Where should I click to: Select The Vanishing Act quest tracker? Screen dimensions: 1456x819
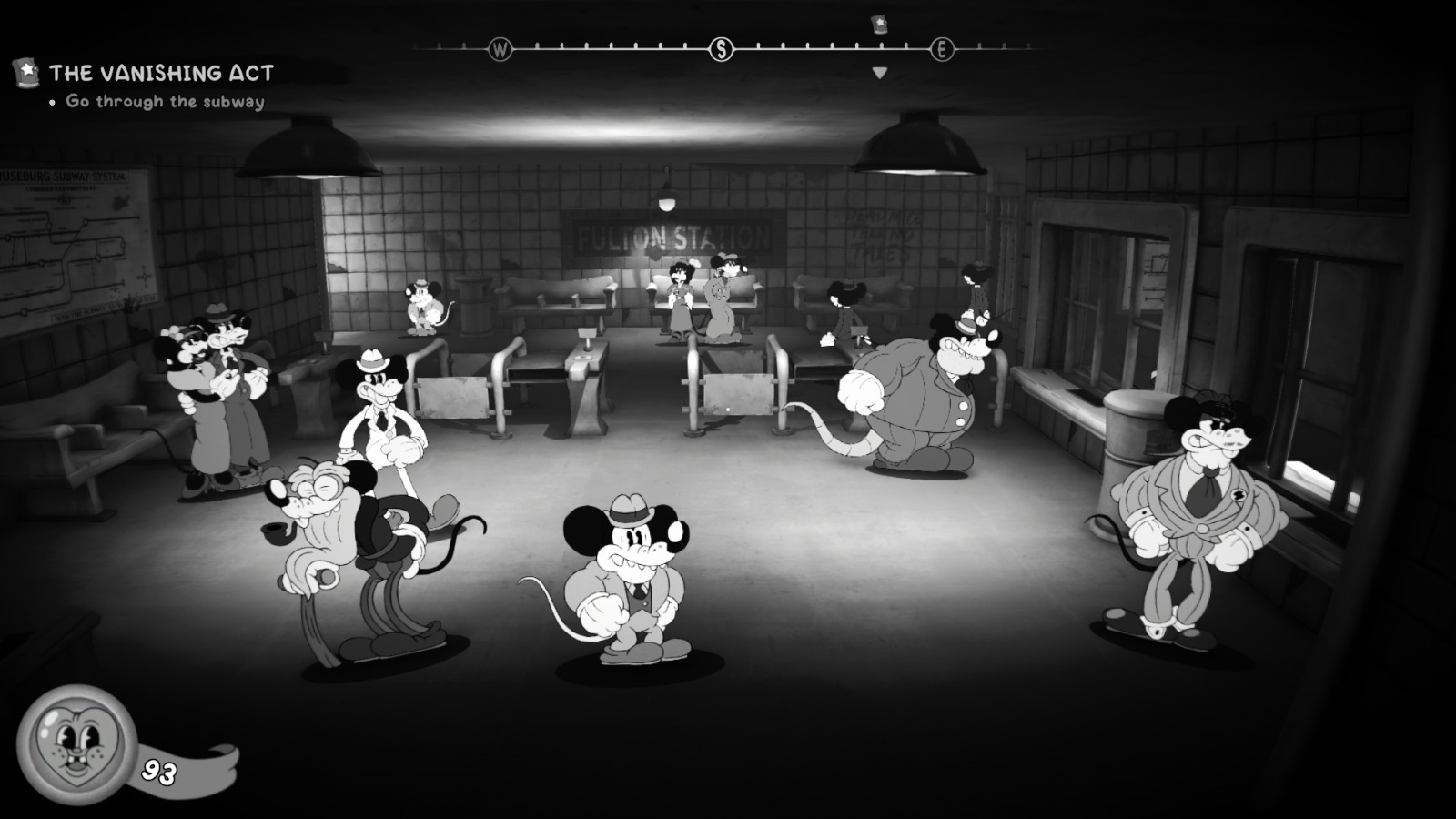coord(161,73)
